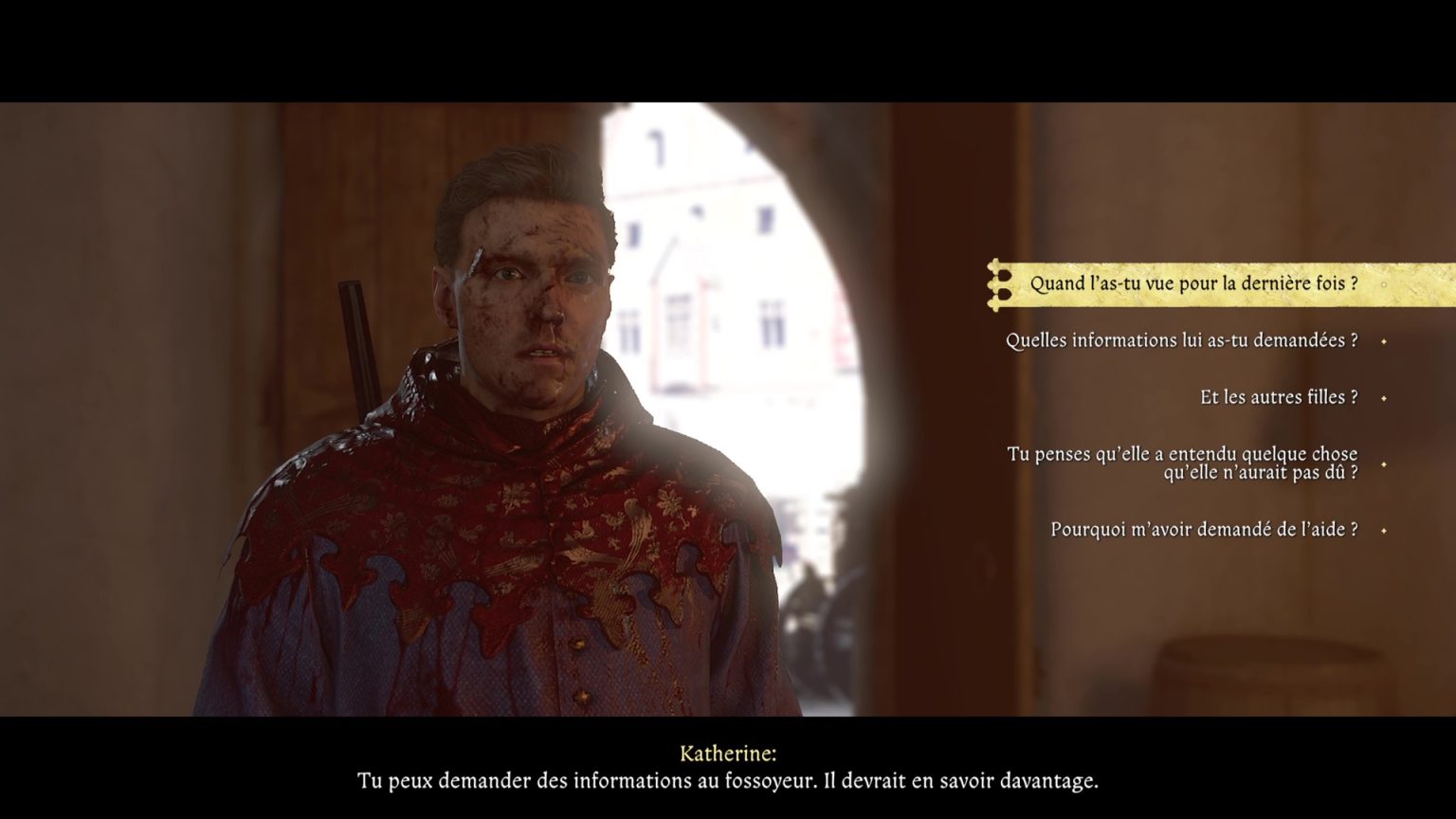
Task: Pick 'Pourquoi m'avoir demandé de l'aide ?'
Action: (x=1204, y=530)
